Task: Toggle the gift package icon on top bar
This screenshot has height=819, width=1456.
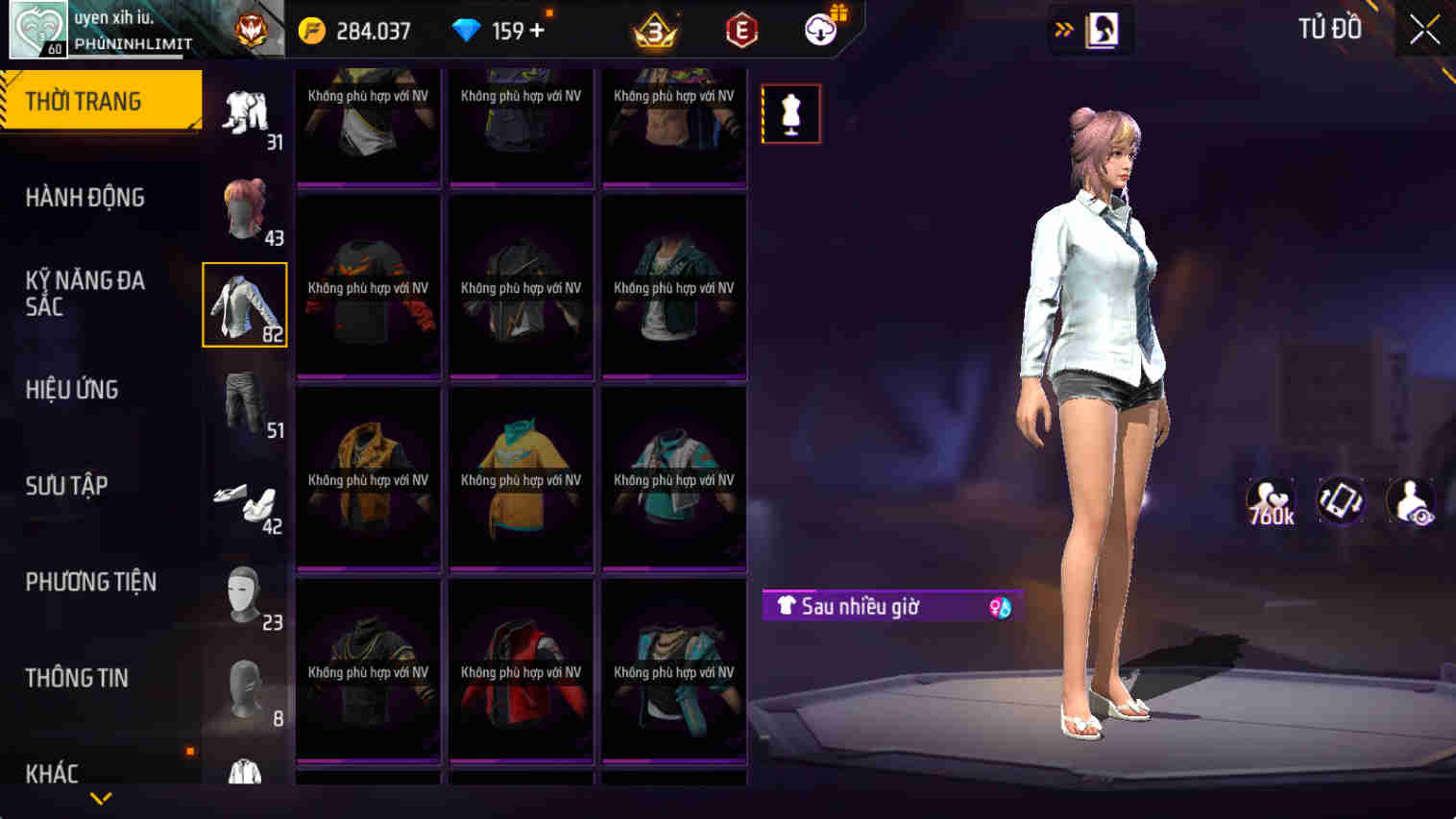Action: (821, 28)
